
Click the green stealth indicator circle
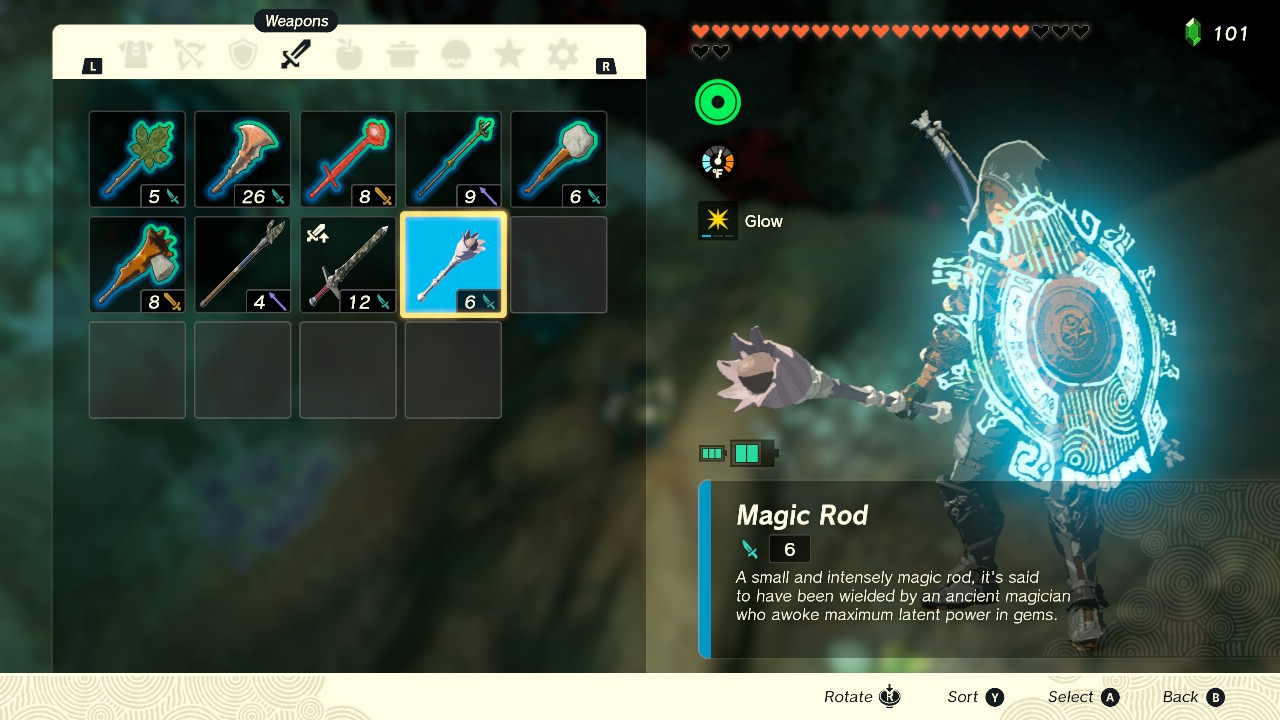717,101
